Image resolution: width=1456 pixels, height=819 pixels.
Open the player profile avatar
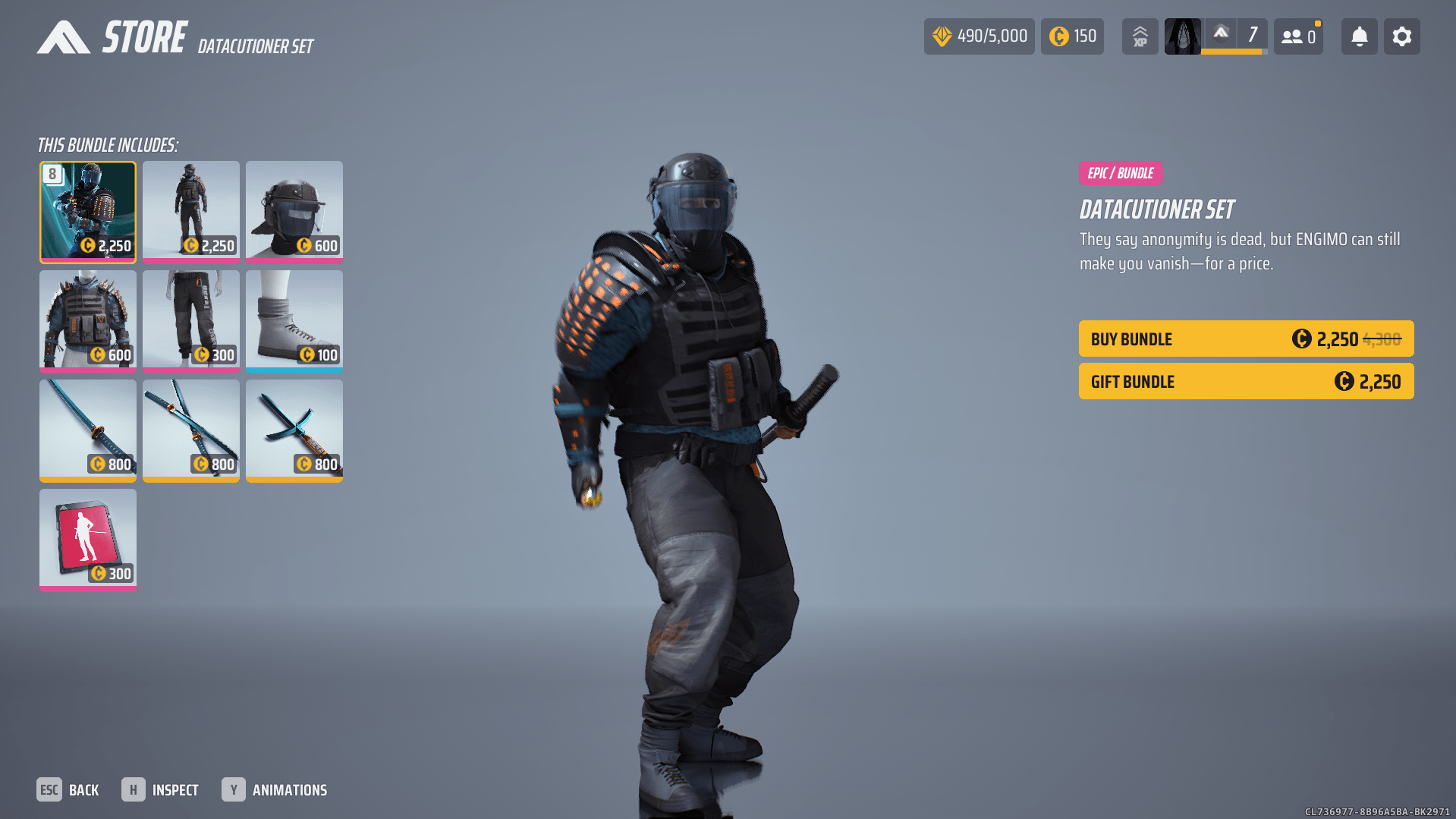coord(1182,36)
